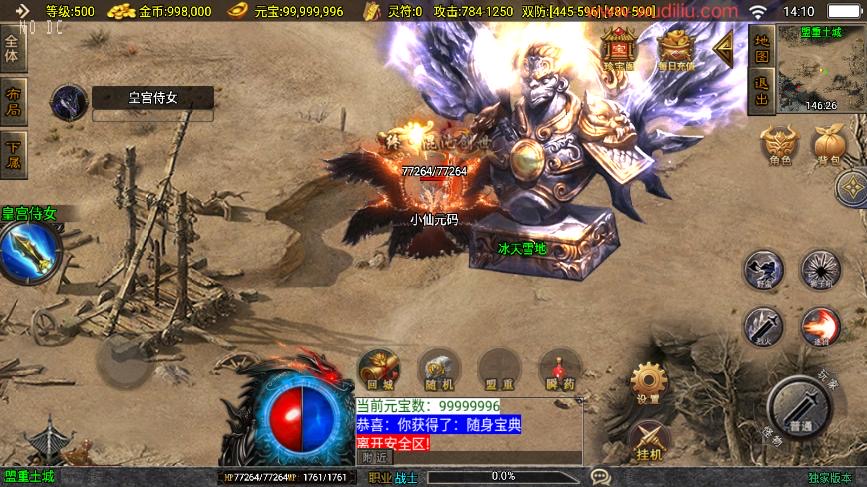Open the 背包 backpack

point(830,144)
